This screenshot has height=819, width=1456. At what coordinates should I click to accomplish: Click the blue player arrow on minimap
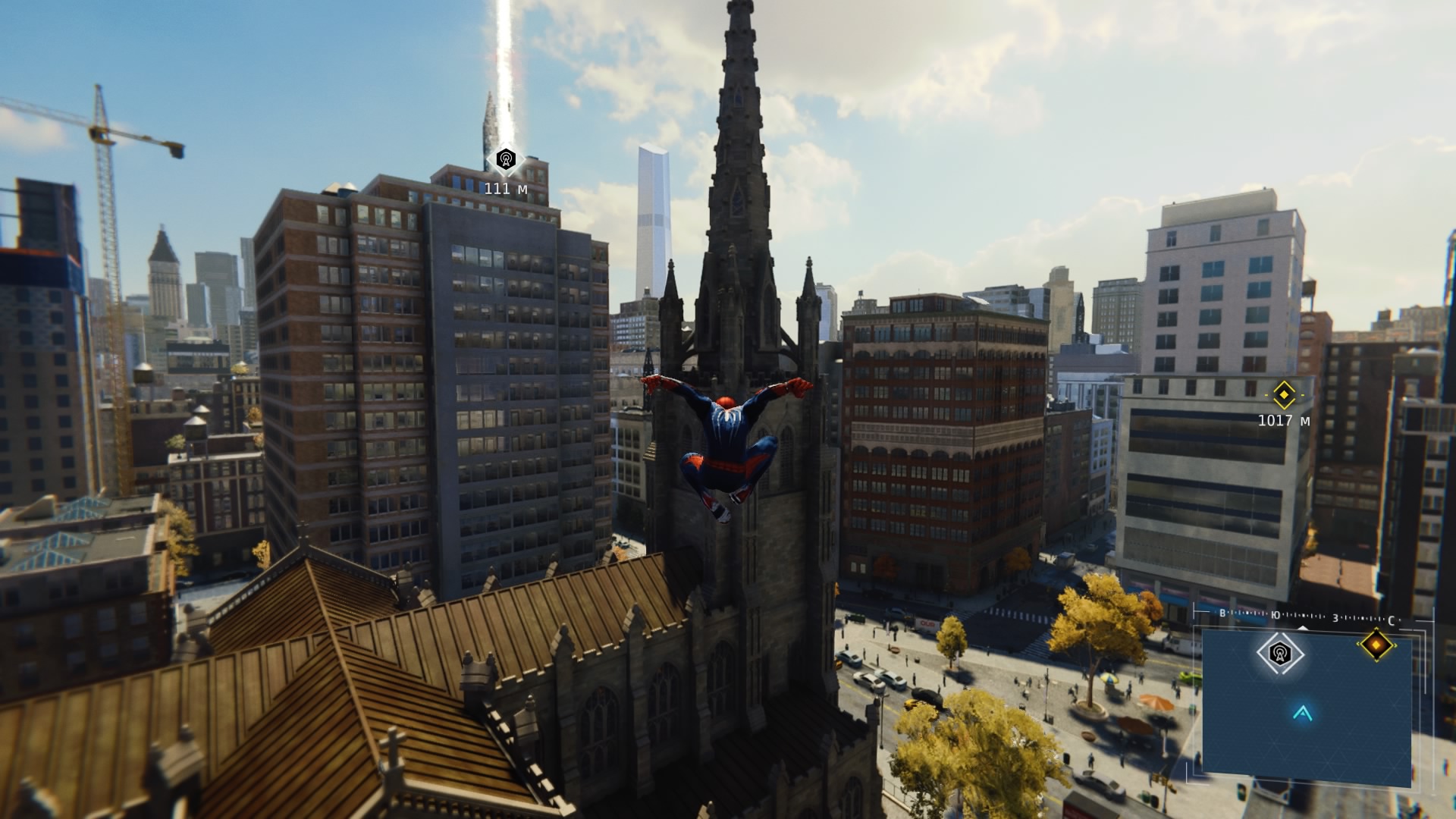tap(1303, 712)
